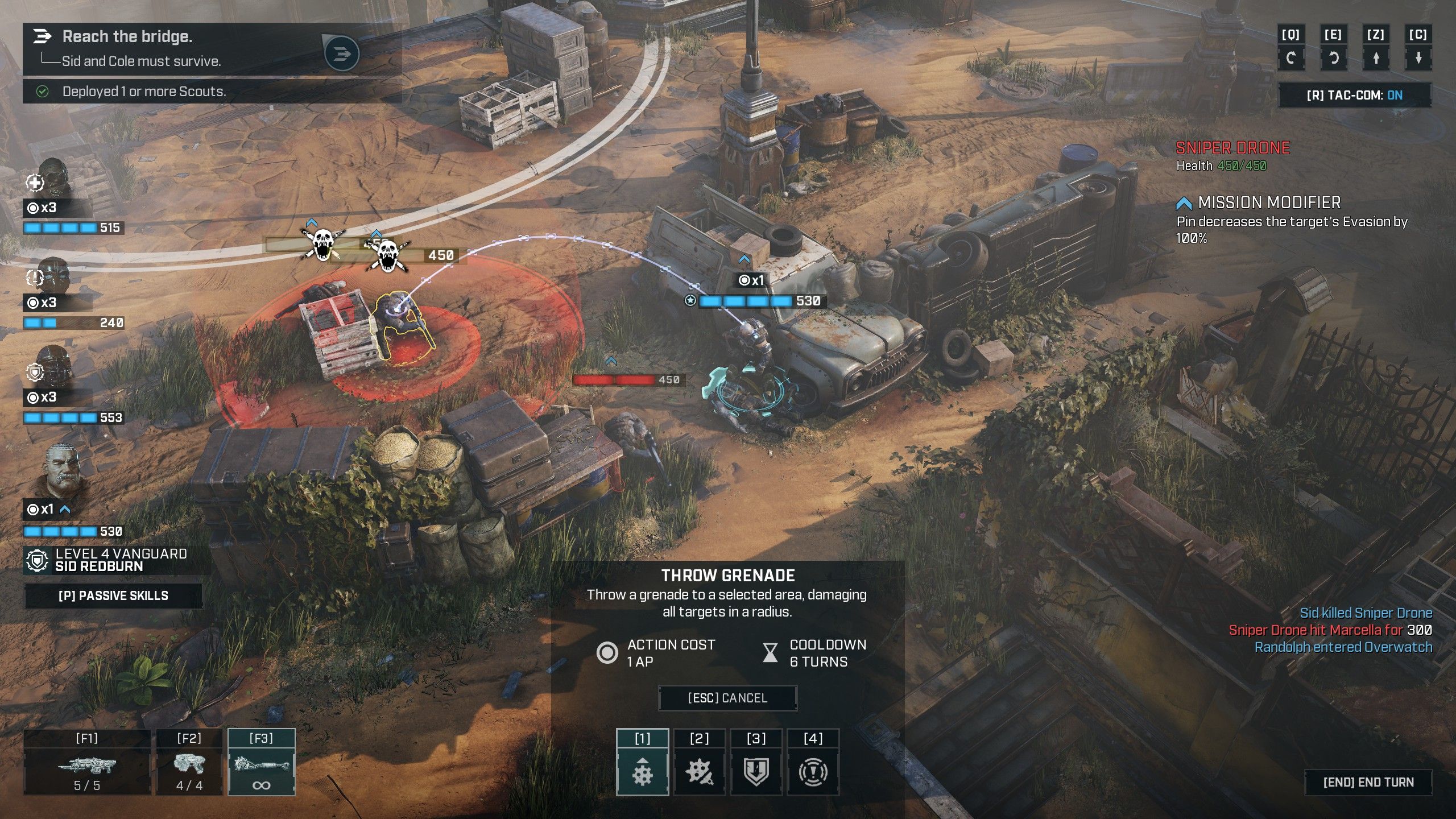Screen dimensions: 1456x819
Task: Activate the exclamation-mark rings ability
Action: tap(813, 771)
